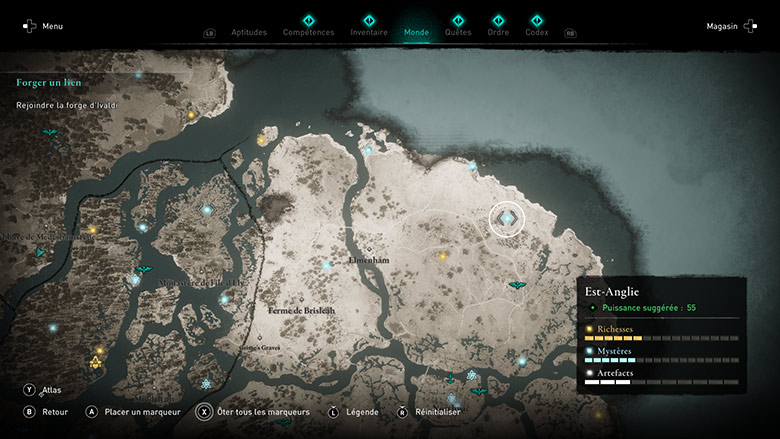780x439 pixels.
Task: Open the Quêtes tab
Action: [458, 32]
